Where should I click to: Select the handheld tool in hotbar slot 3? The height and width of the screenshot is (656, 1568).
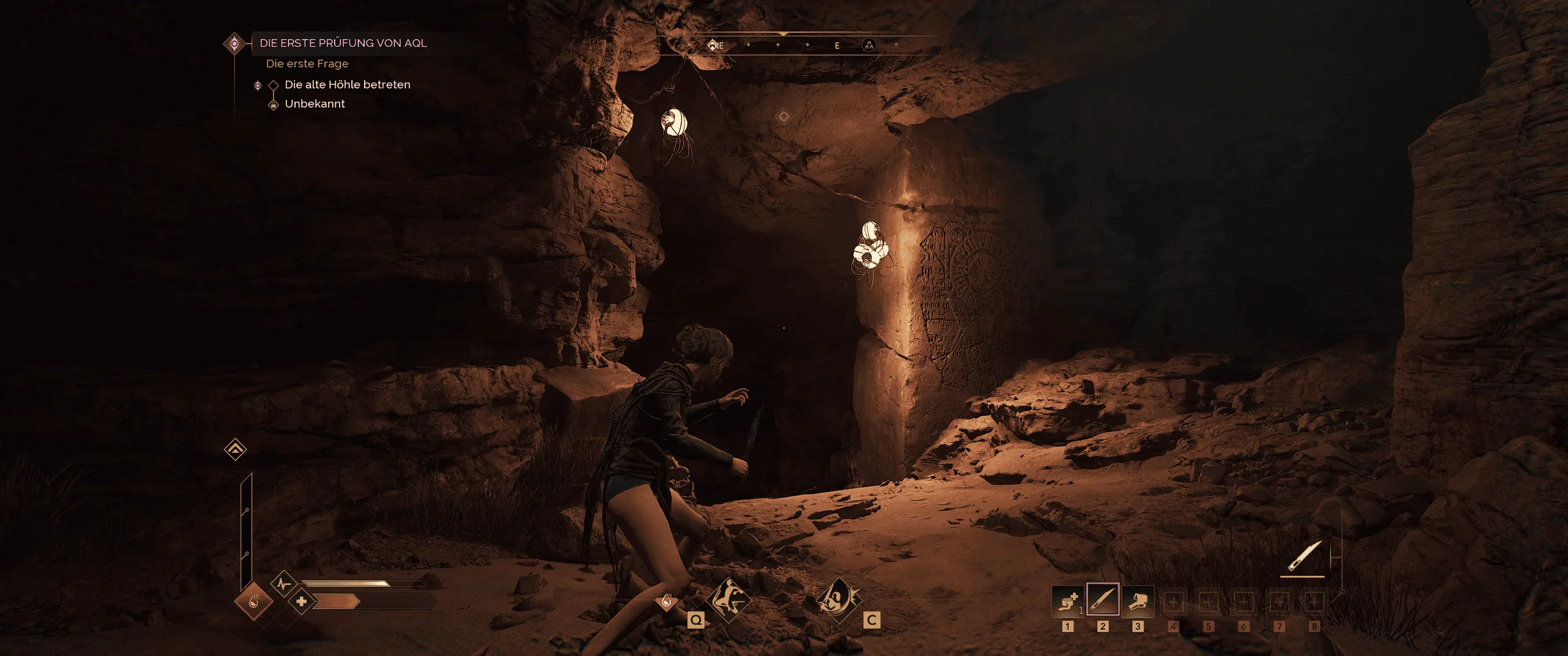1138,600
